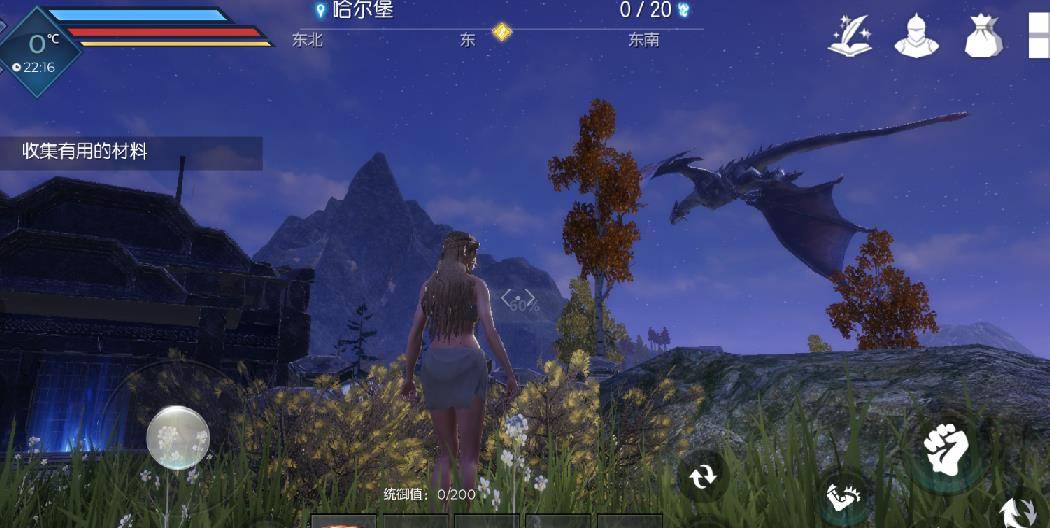Click the virtual joystick knob
Image resolution: width=1050 pixels, height=528 pixels.
[x=178, y=437]
